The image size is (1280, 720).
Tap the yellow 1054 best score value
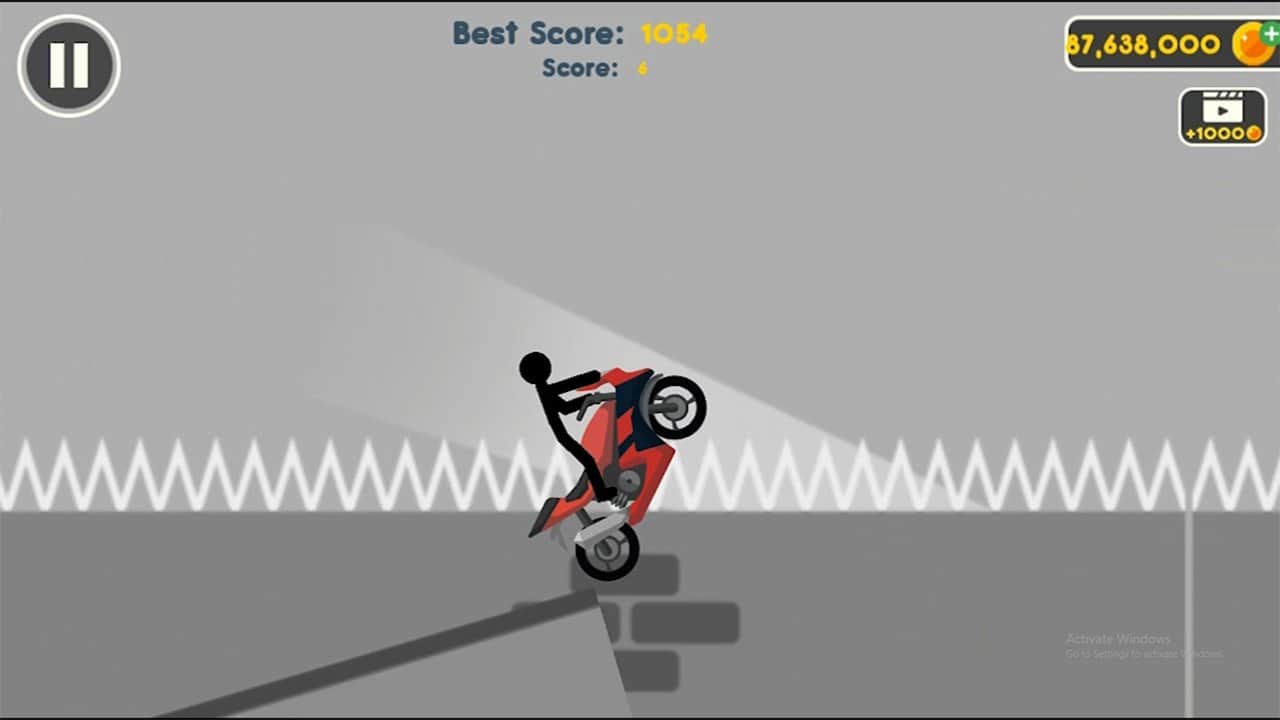click(672, 33)
